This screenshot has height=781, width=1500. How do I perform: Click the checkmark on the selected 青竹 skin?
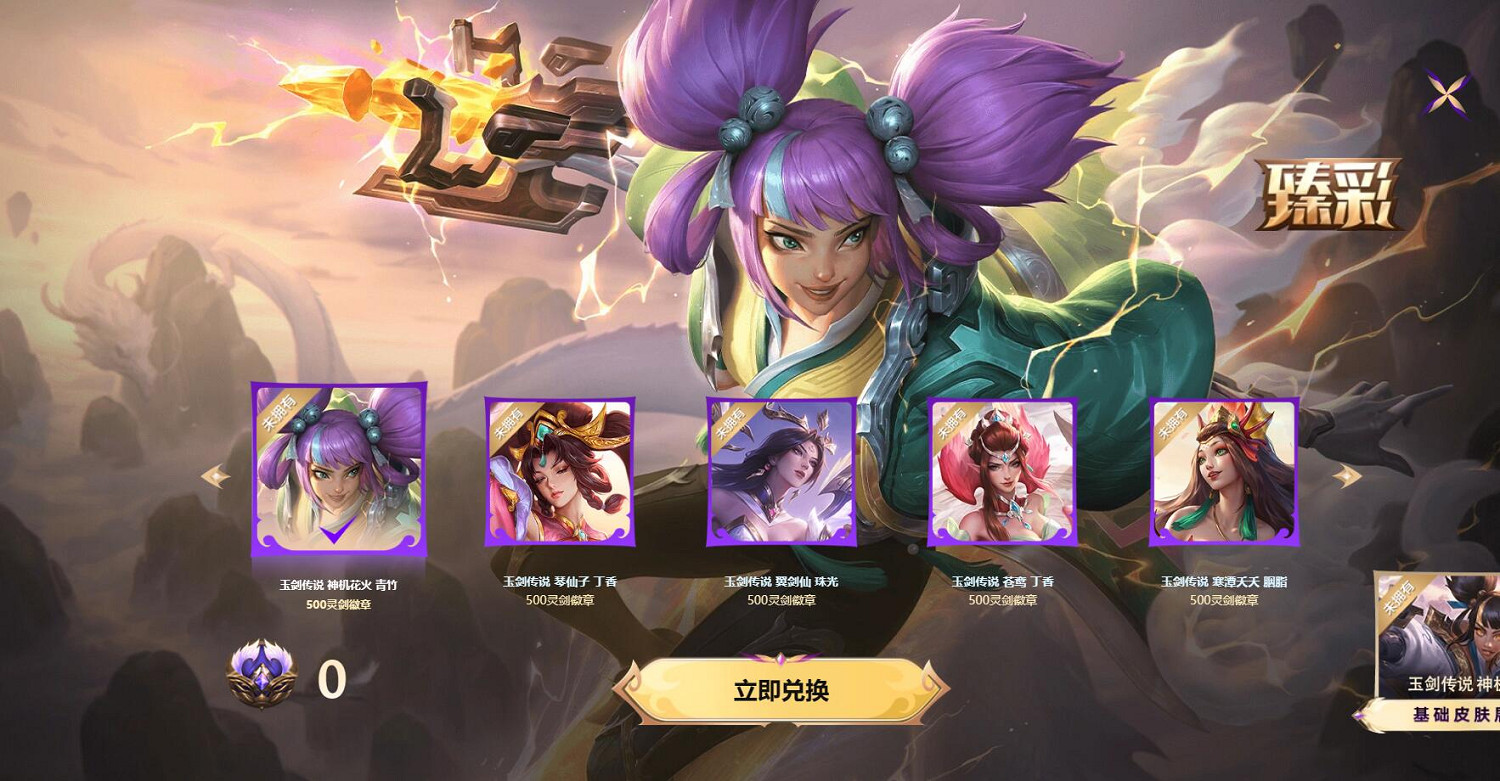[336, 533]
